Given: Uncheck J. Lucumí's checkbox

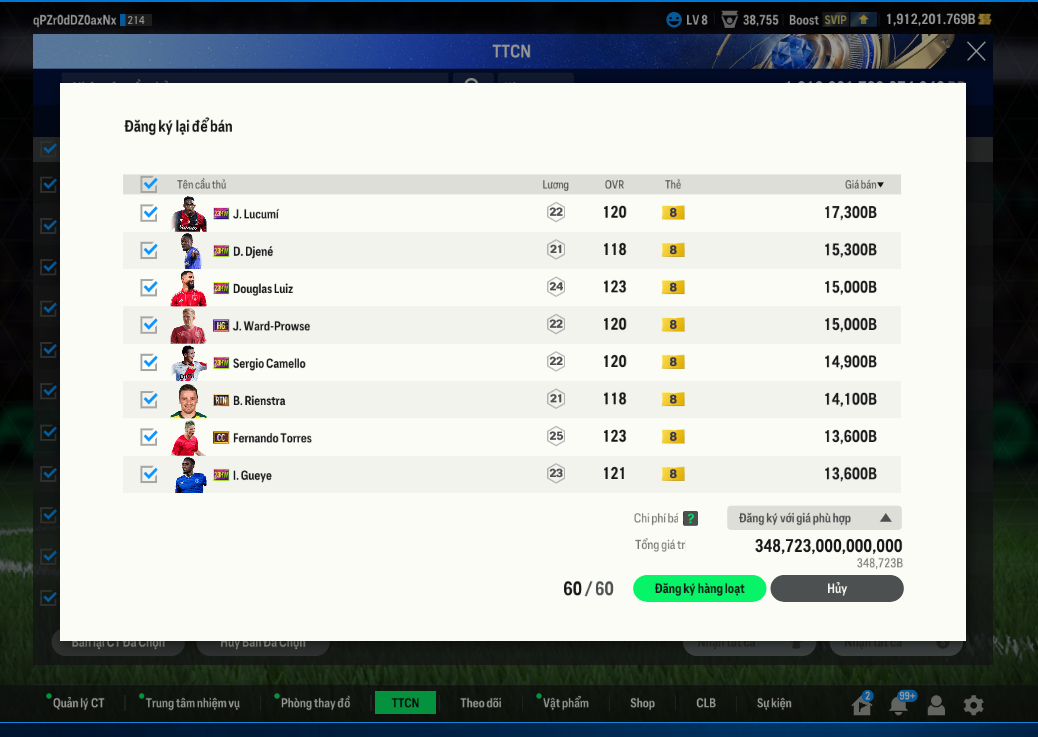Looking at the screenshot, I should tap(149, 213).
